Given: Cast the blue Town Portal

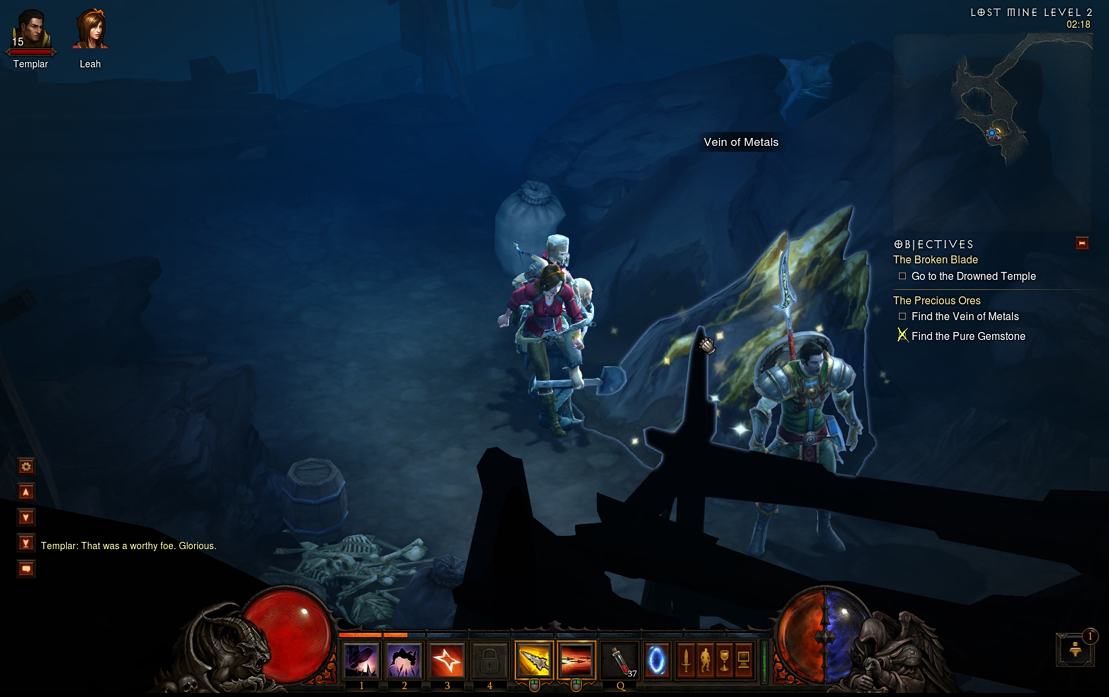Looking at the screenshot, I should tap(657, 661).
